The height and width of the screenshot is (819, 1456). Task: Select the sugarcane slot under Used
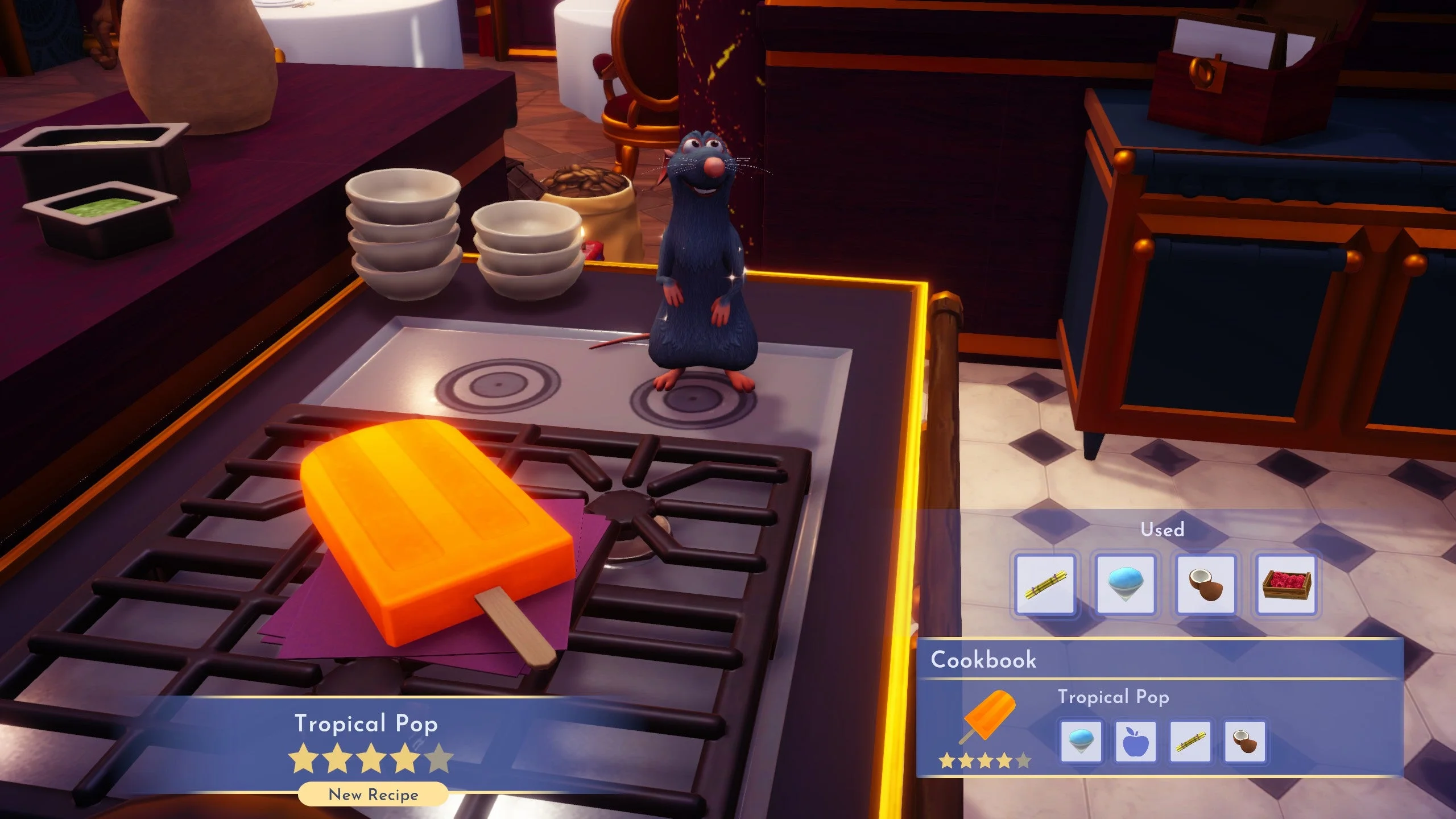[x=1045, y=585]
